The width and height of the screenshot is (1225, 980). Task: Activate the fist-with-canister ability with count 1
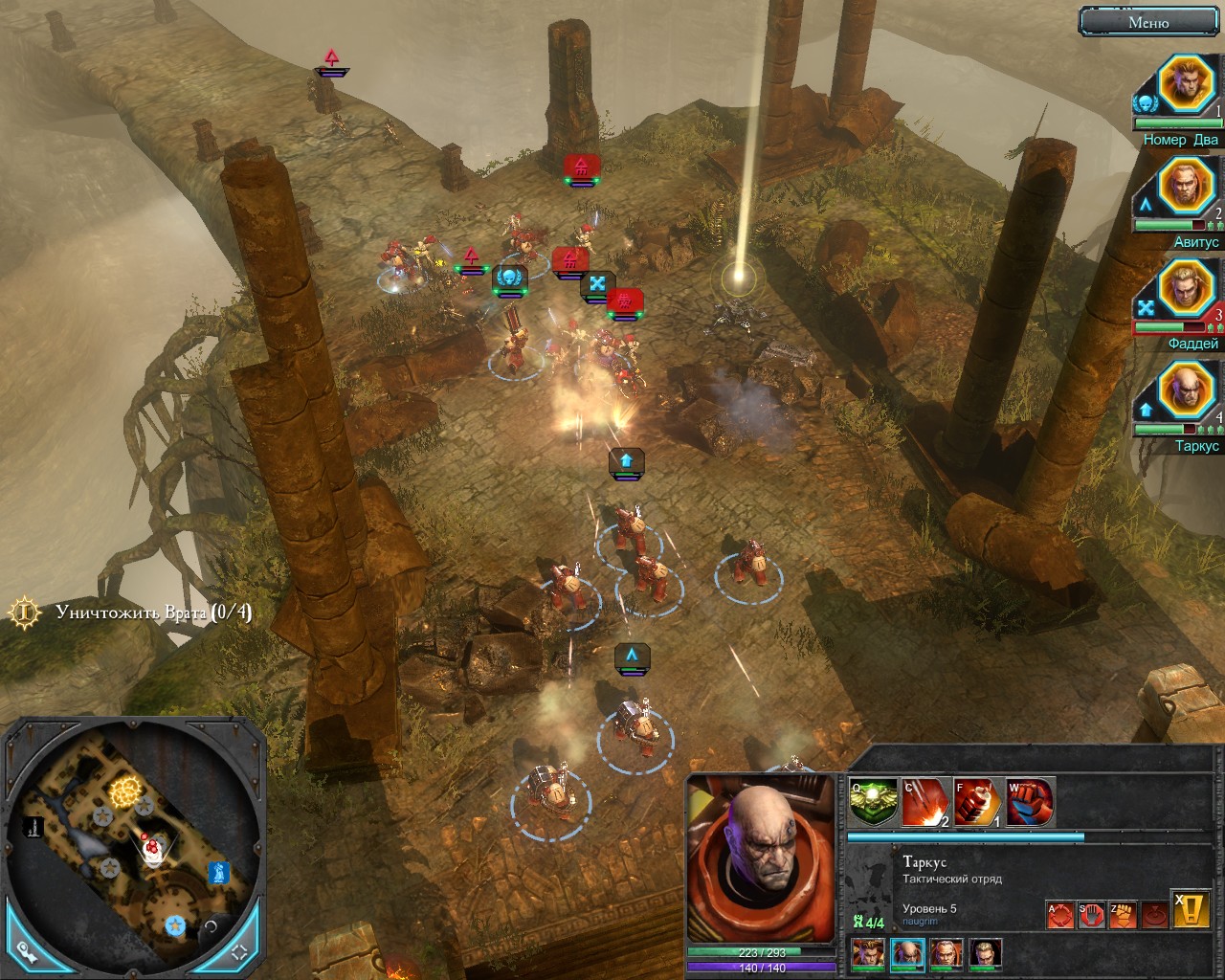pyautogui.click(x=977, y=803)
